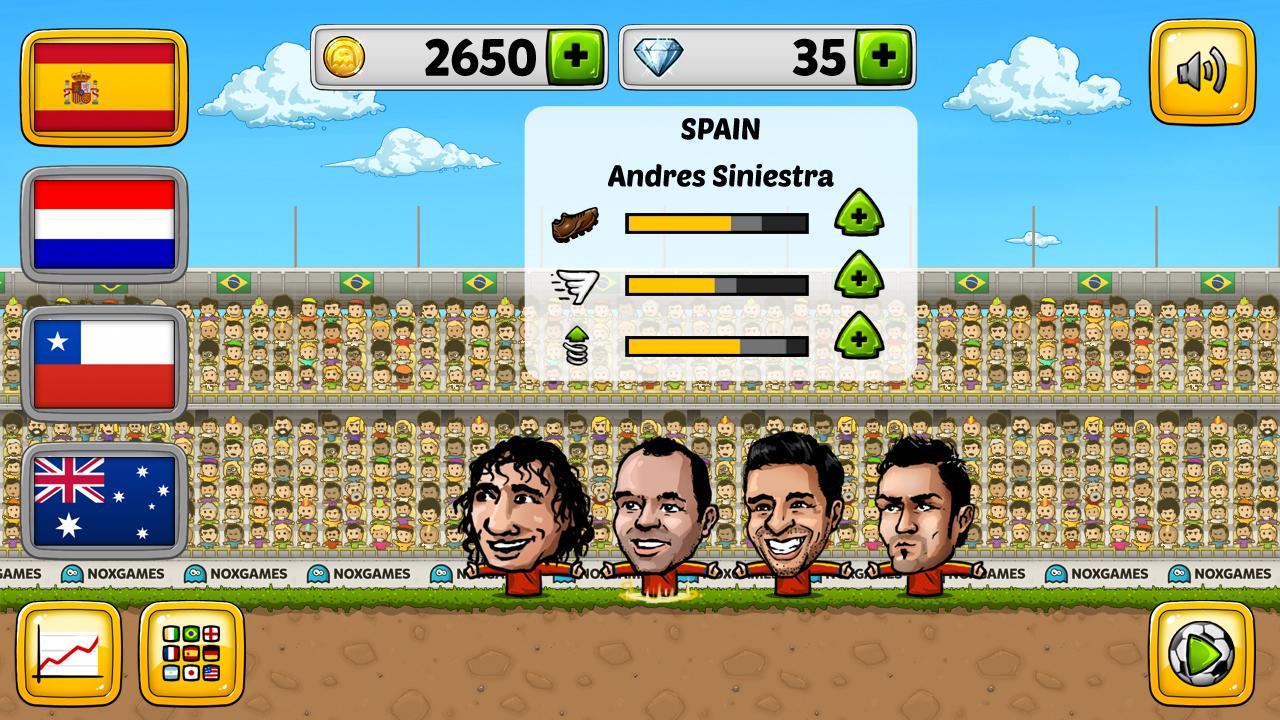Click the jump spring stat icon
The width and height of the screenshot is (1280, 720).
pyautogui.click(x=578, y=341)
